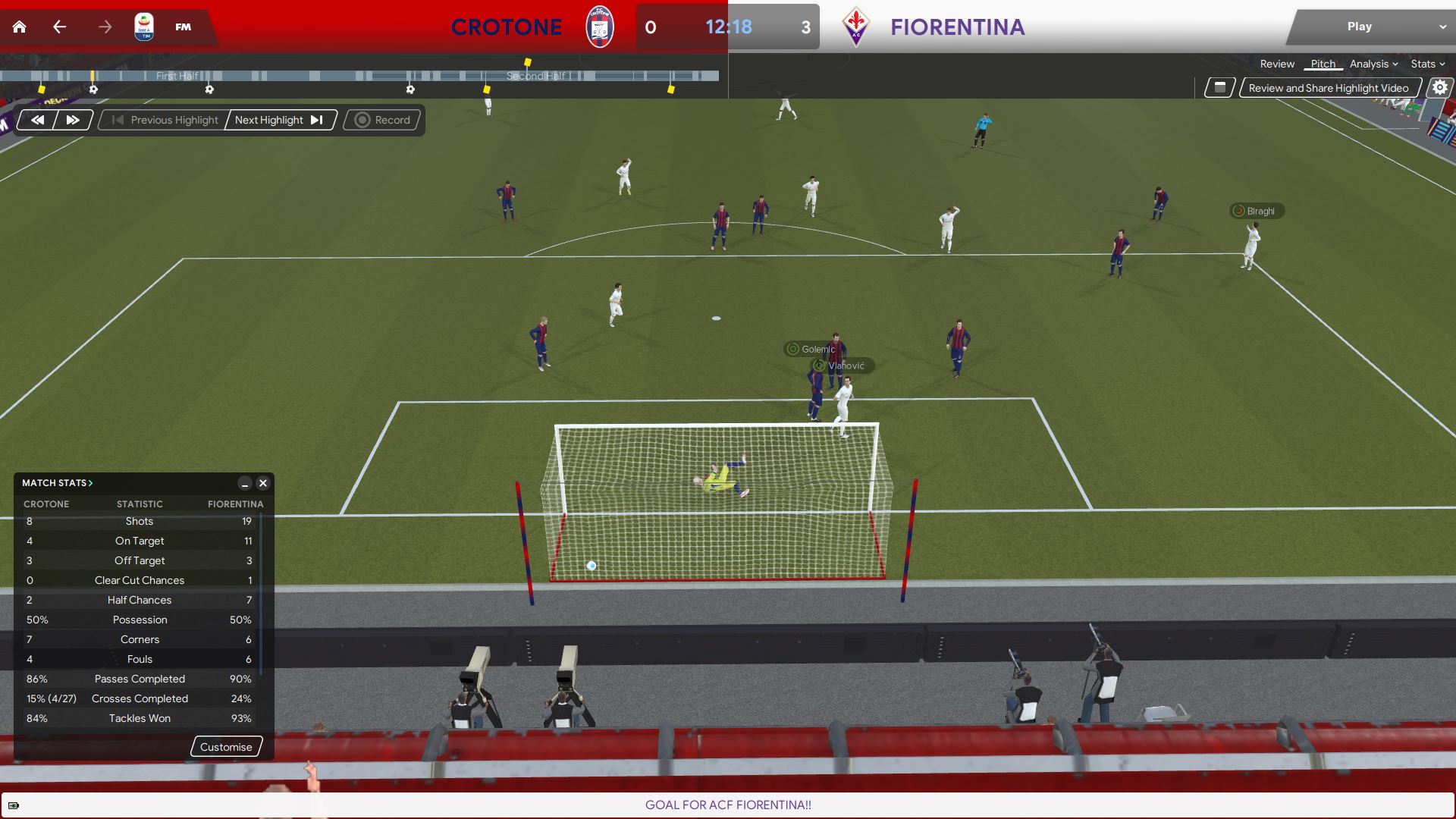Skip to the Next Highlight
This screenshot has width=1456, height=819.
pyautogui.click(x=279, y=120)
